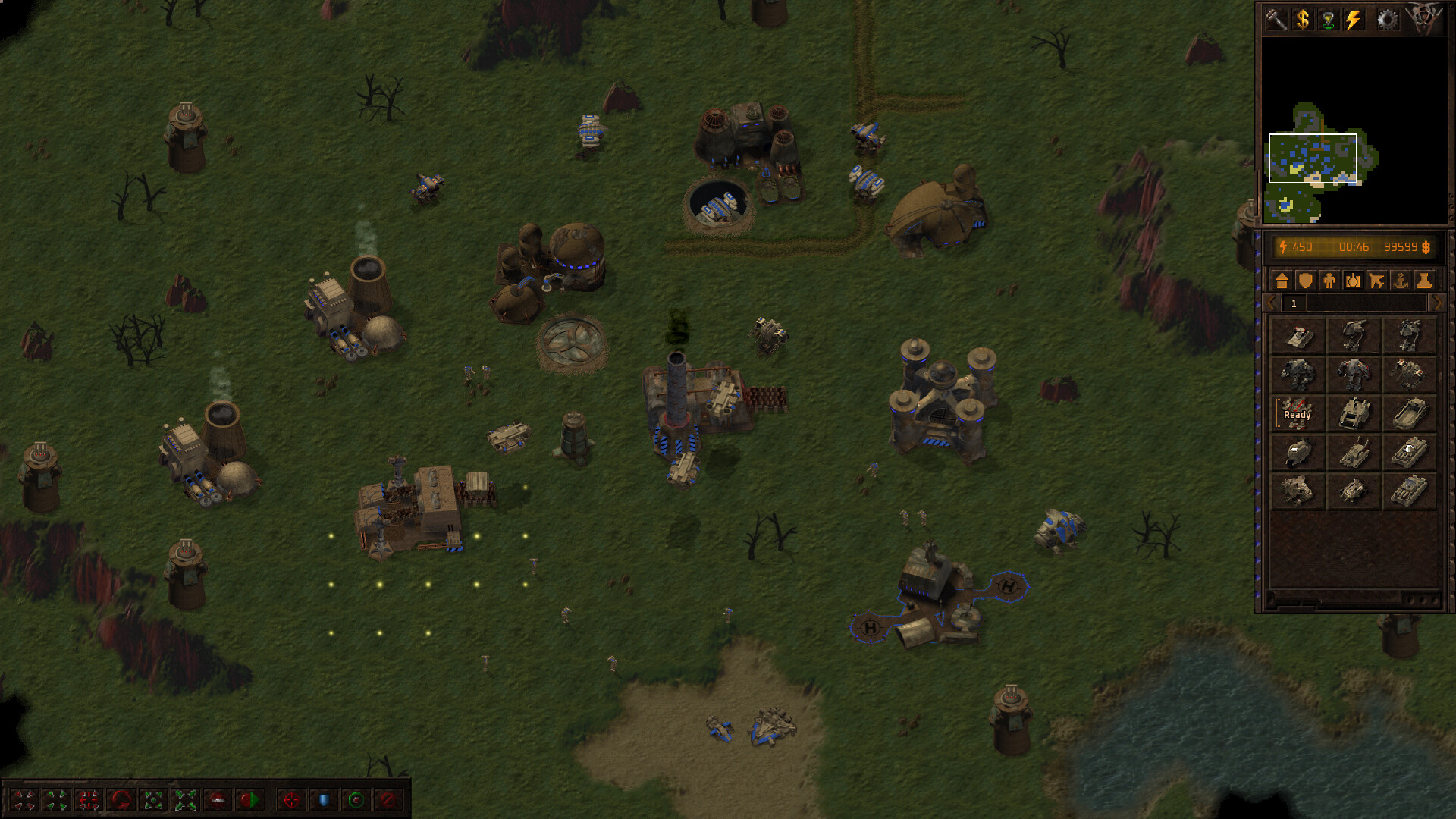Screen dimensions: 1456x819
Task: Choose the blue shield guard command
Action: (x=324, y=800)
